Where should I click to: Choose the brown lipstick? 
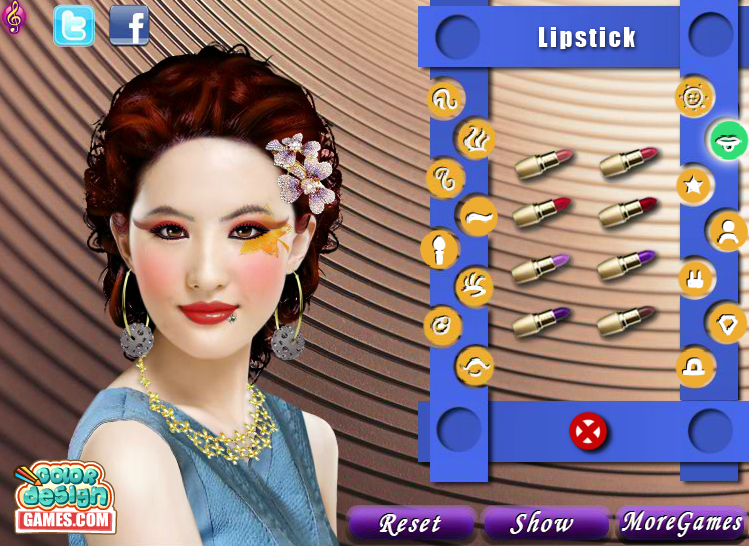[626, 321]
